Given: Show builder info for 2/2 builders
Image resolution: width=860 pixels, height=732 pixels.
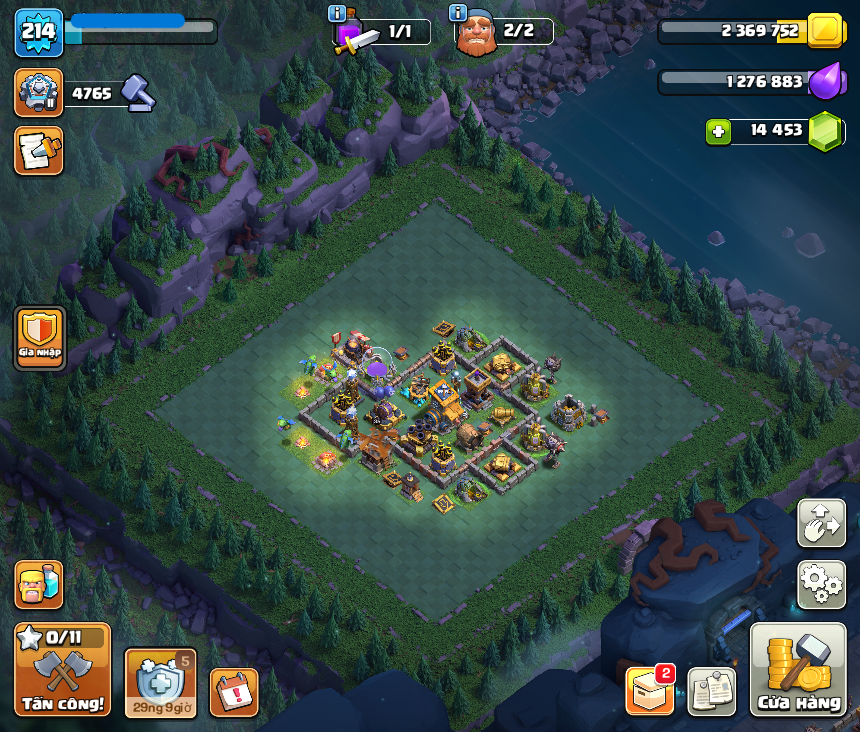Looking at the screenshot, I should point(459,13).
